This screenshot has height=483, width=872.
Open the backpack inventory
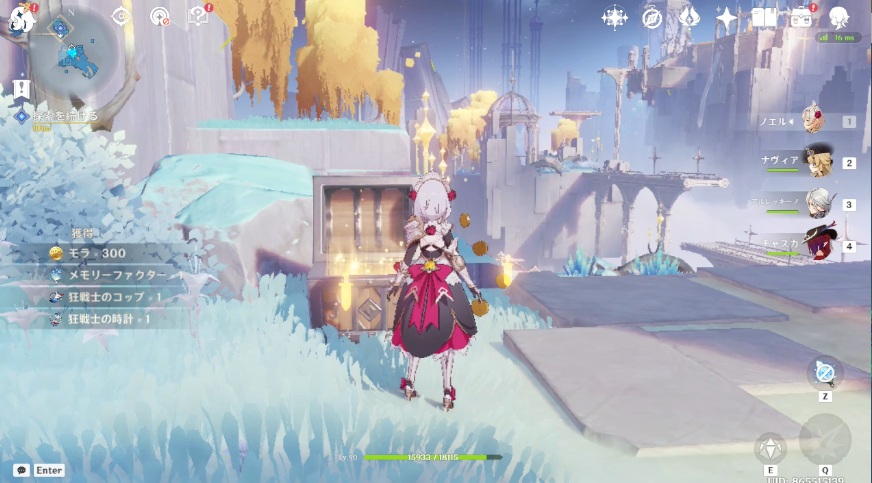coord(801,17)
